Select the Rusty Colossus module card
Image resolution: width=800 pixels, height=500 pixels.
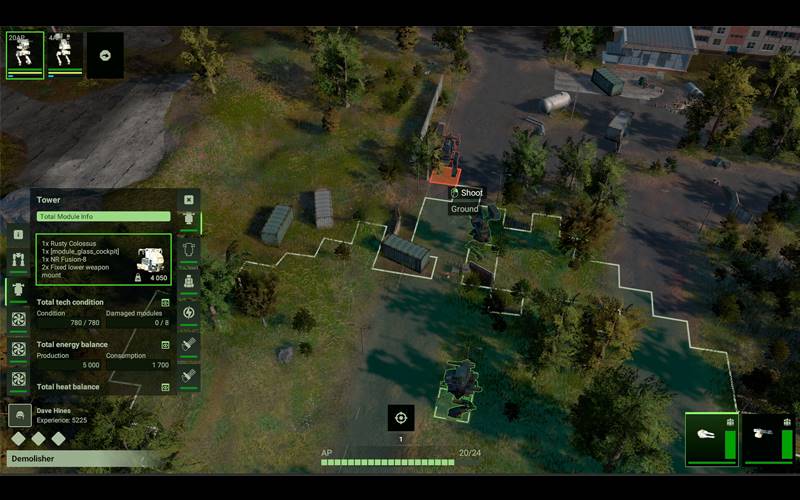[104, 259]
